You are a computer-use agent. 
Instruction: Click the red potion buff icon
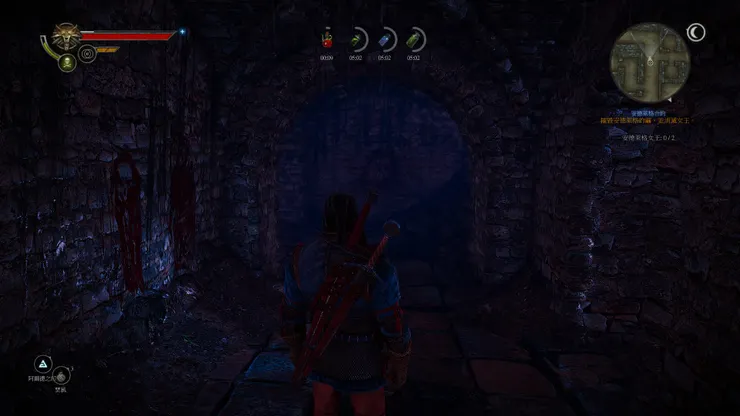click(327, 39)
